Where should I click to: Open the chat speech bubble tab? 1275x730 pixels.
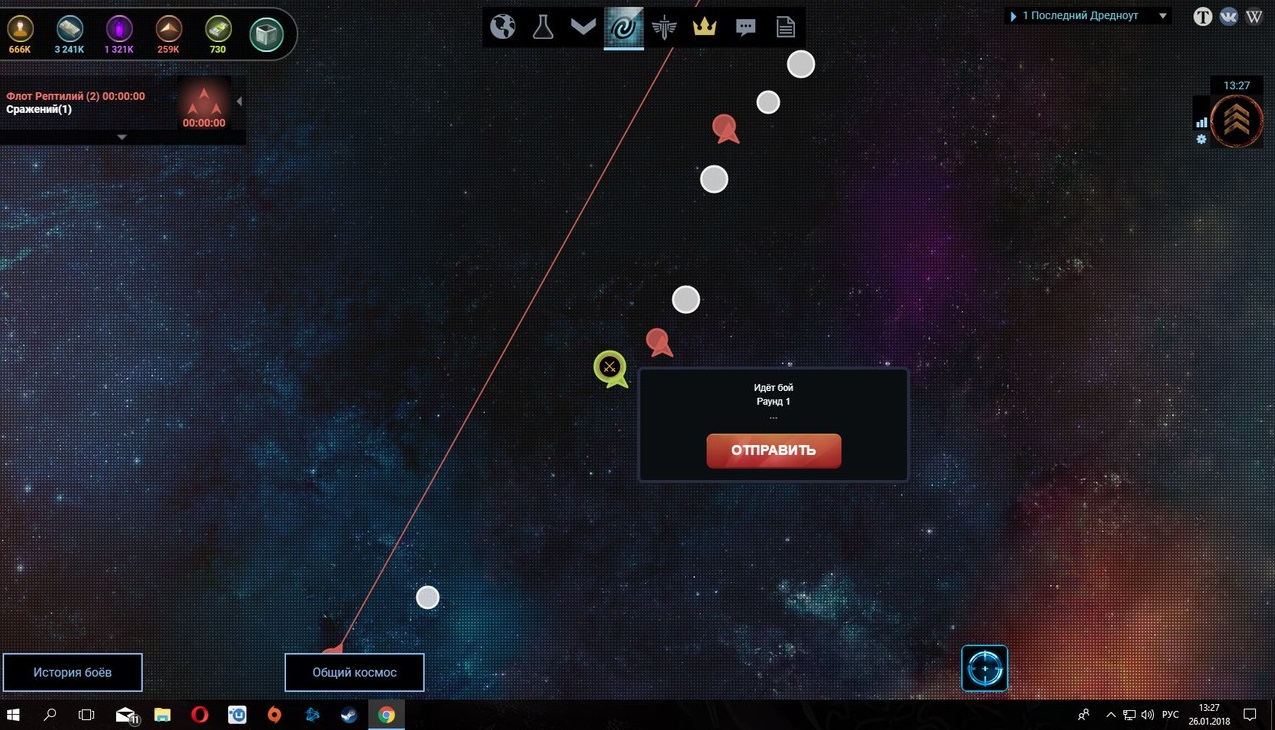pyautogui.click(x=745, y=27)
